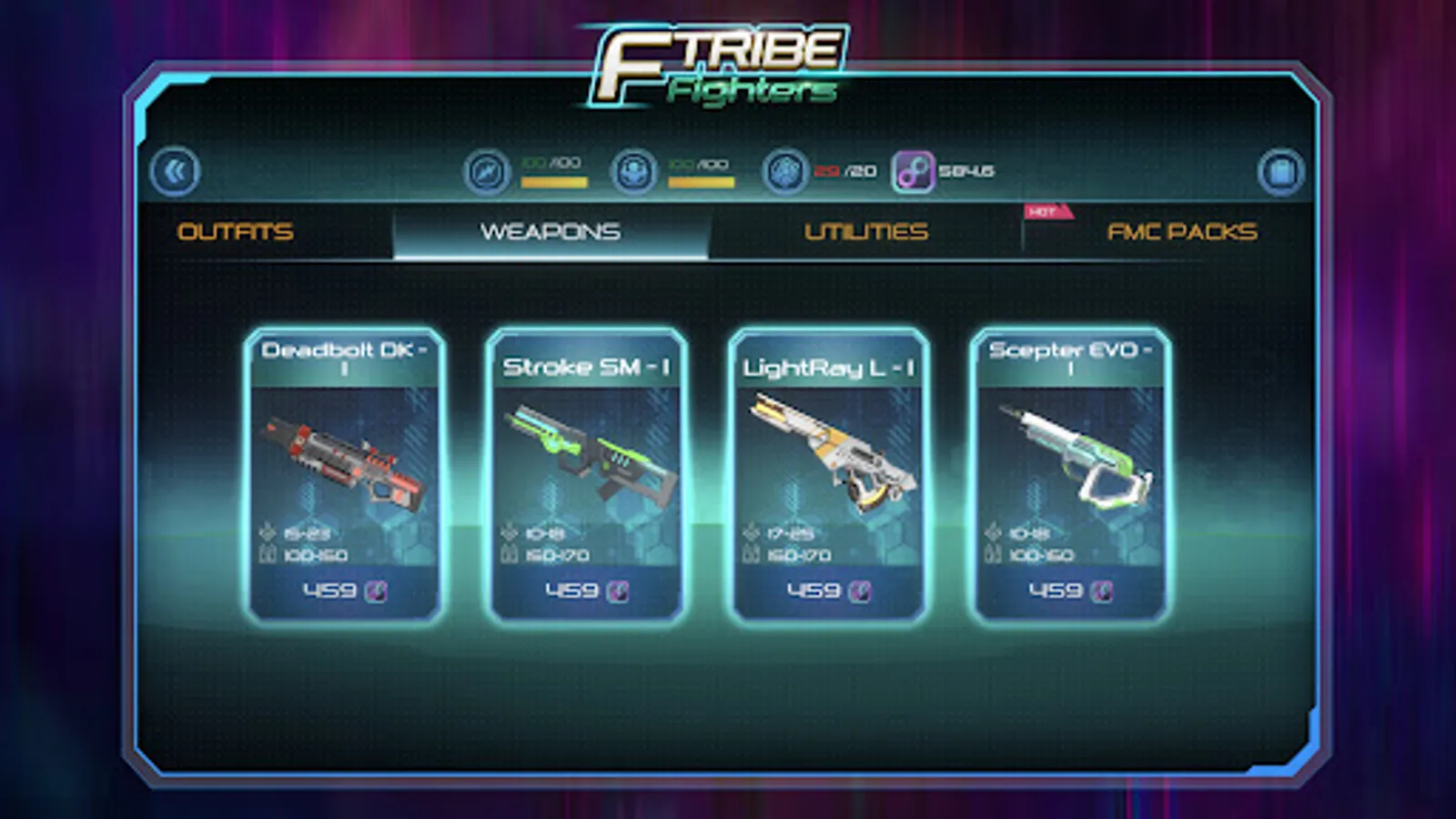Go back using the double-arrow button

pos(175,171)
